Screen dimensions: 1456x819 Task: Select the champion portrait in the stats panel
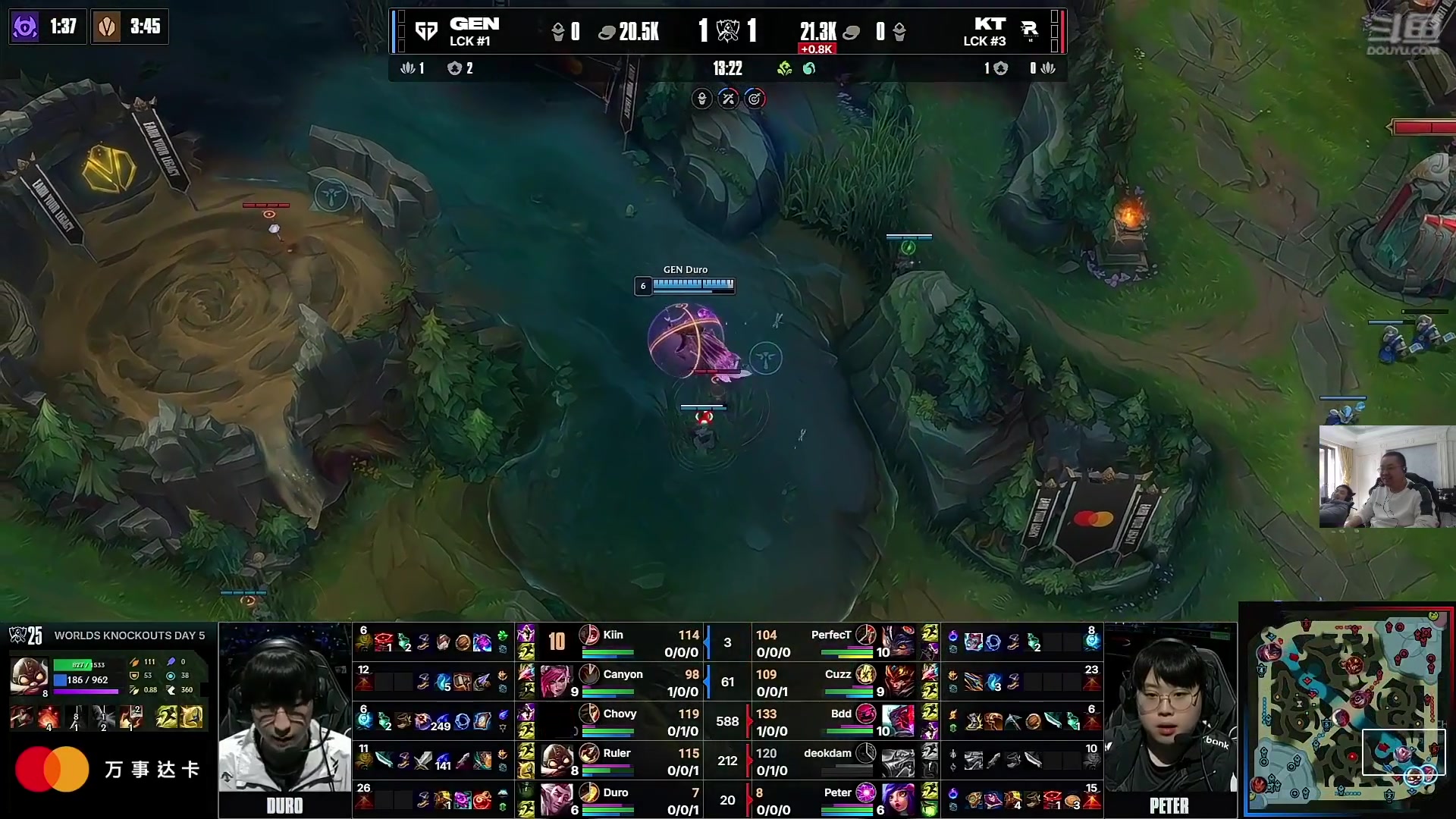tap(29, 675)
